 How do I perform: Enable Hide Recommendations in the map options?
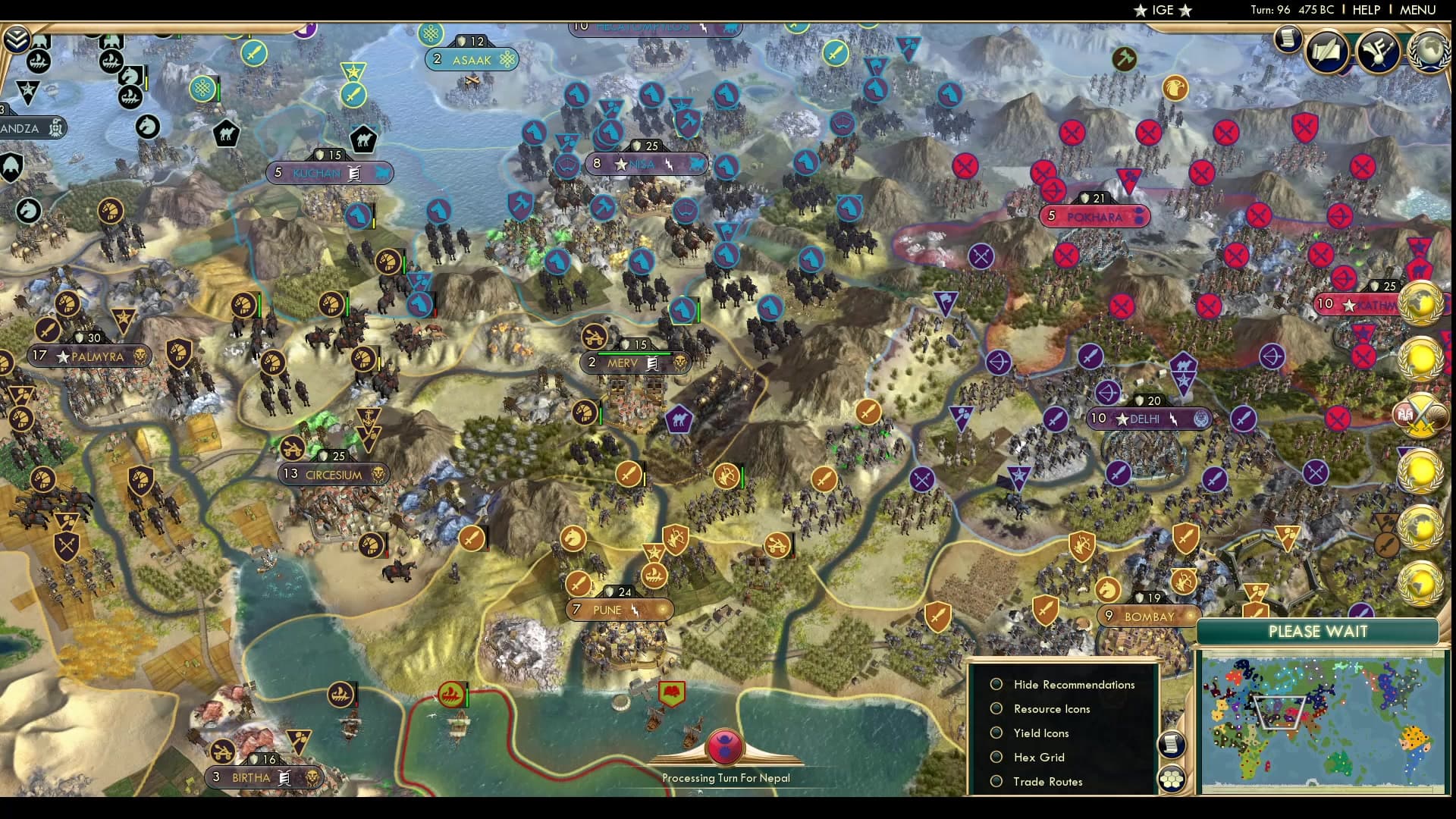point(996,684)
